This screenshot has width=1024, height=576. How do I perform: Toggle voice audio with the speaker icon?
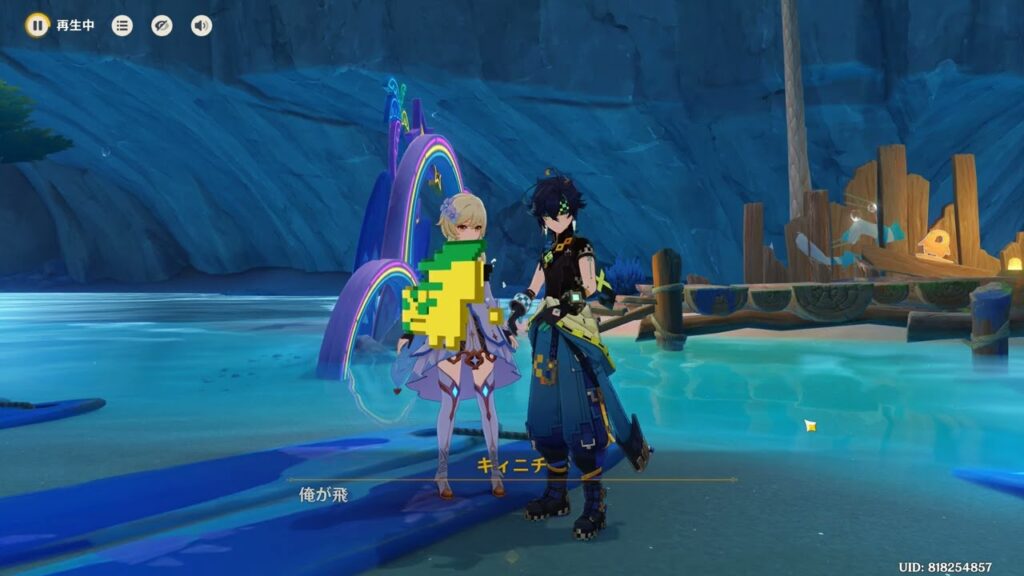point(201,25)
